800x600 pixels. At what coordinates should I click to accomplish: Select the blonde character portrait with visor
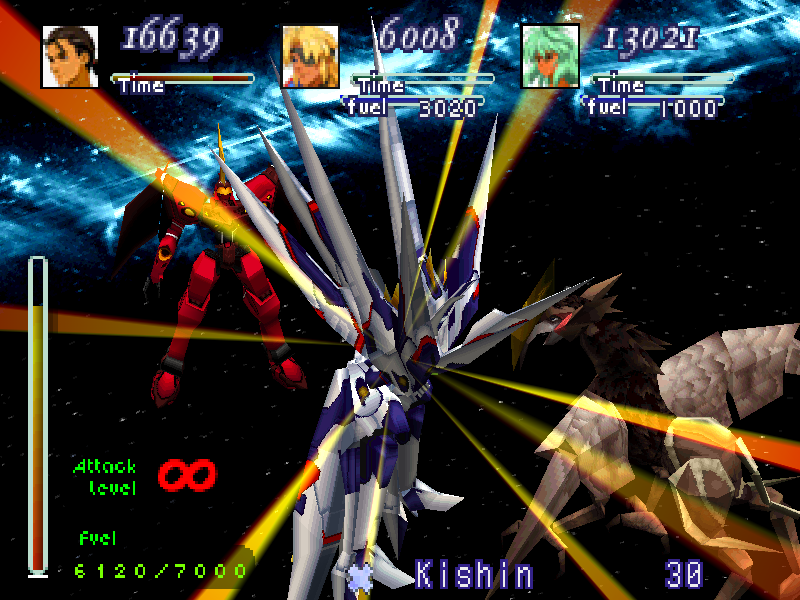pos(310,56)
